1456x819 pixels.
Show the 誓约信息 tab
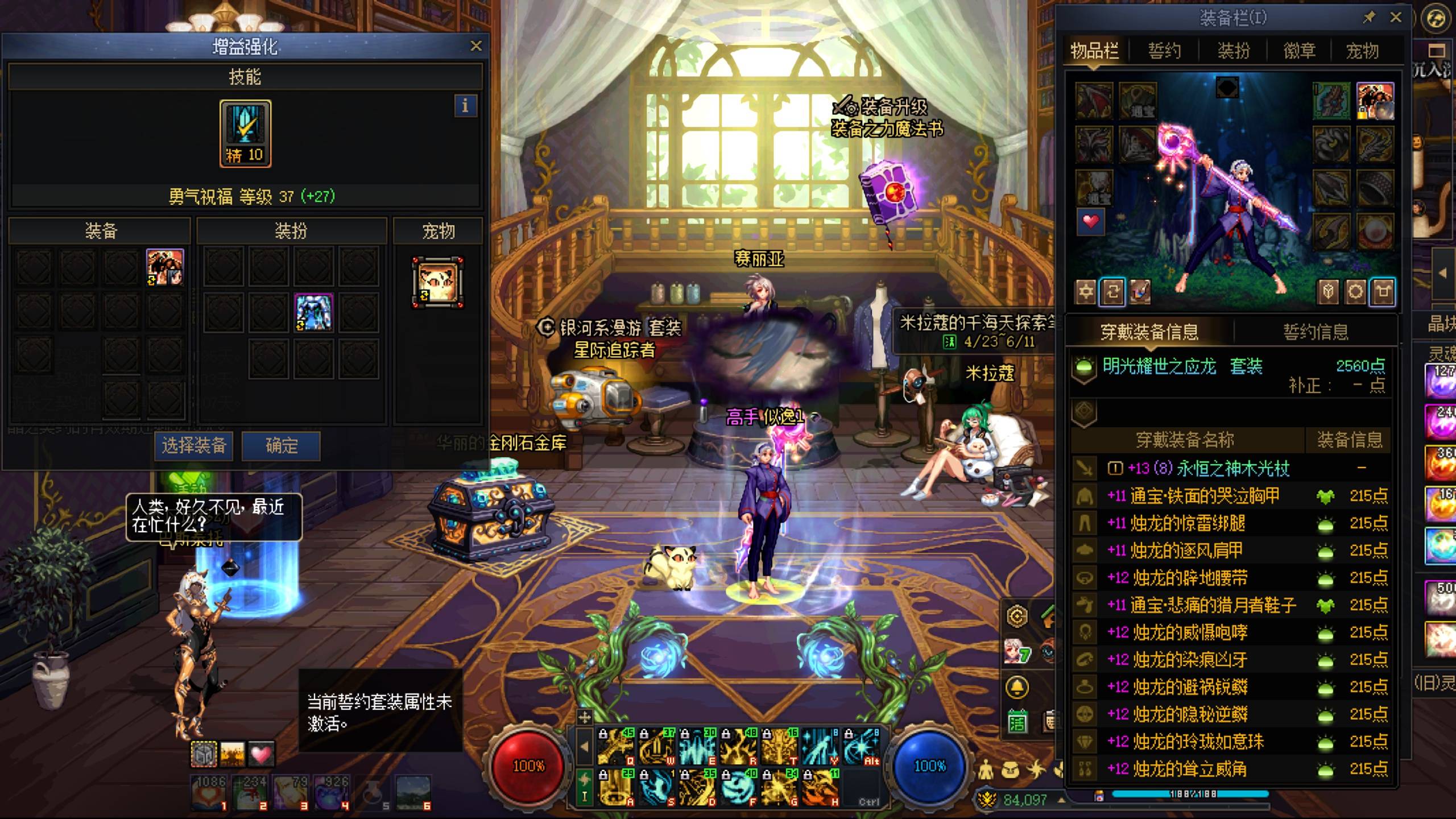(1316, 332)
